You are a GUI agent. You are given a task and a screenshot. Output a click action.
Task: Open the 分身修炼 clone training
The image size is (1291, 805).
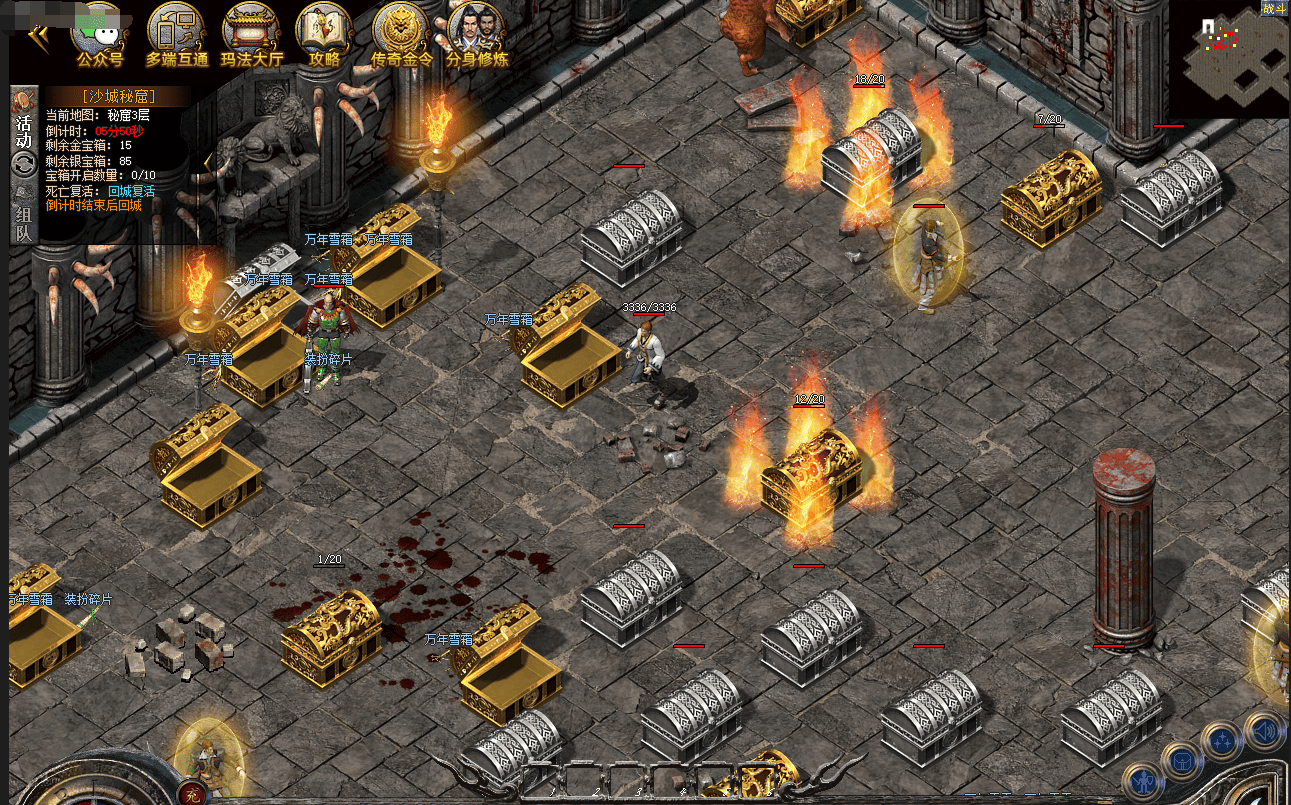click(x=476, y=33)
